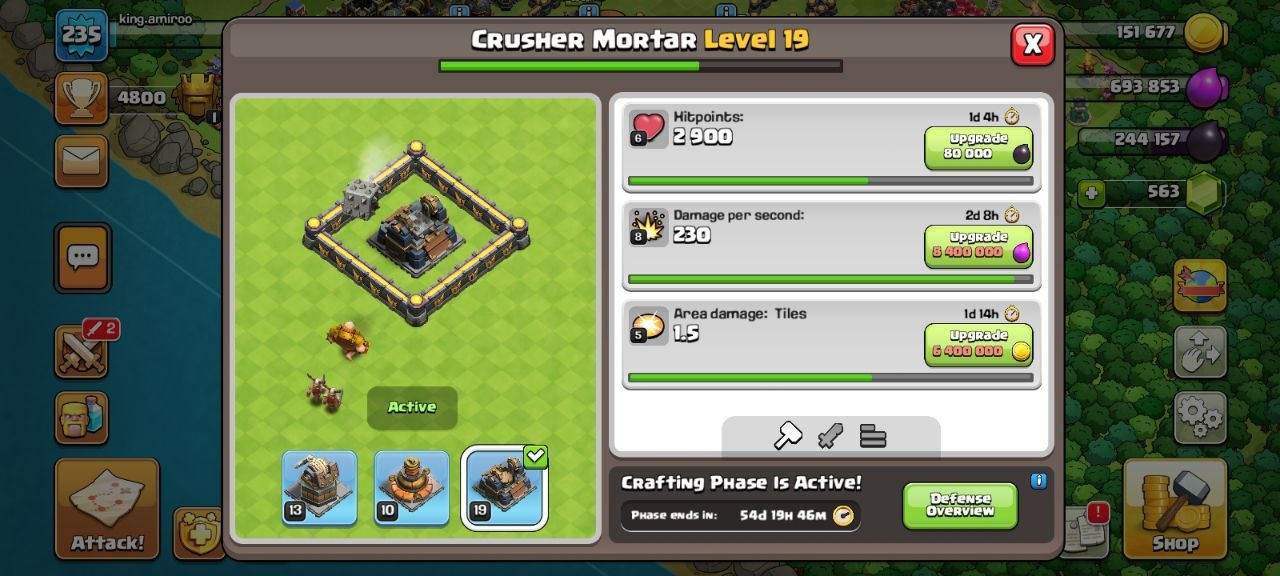Screen dimensions: 1280x576
Task: Select the level 19 Crusher Mortar thumbnail
Action: coord(504,488)
